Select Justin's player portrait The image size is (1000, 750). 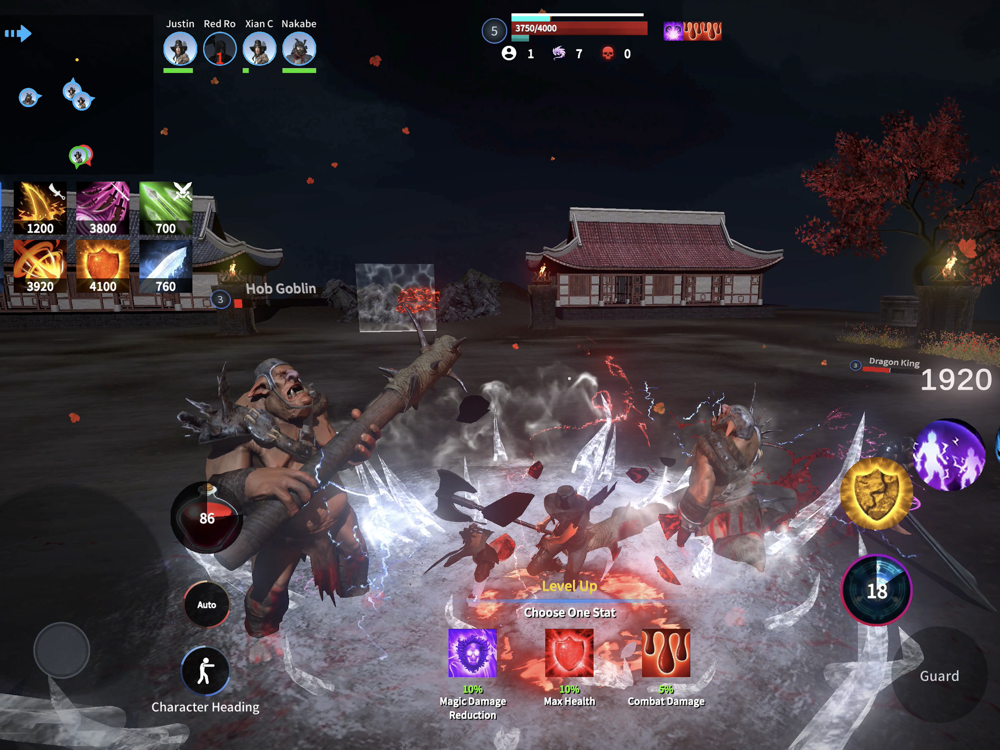[x=180, y=48]
